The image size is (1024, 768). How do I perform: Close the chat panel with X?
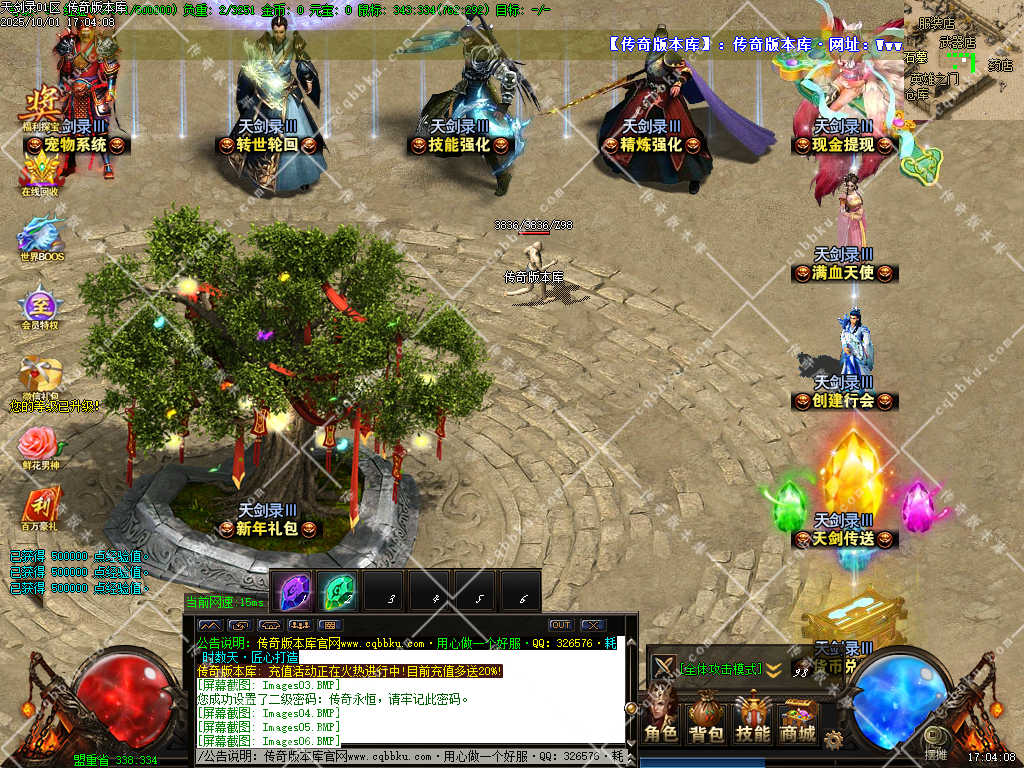(592, 625)
